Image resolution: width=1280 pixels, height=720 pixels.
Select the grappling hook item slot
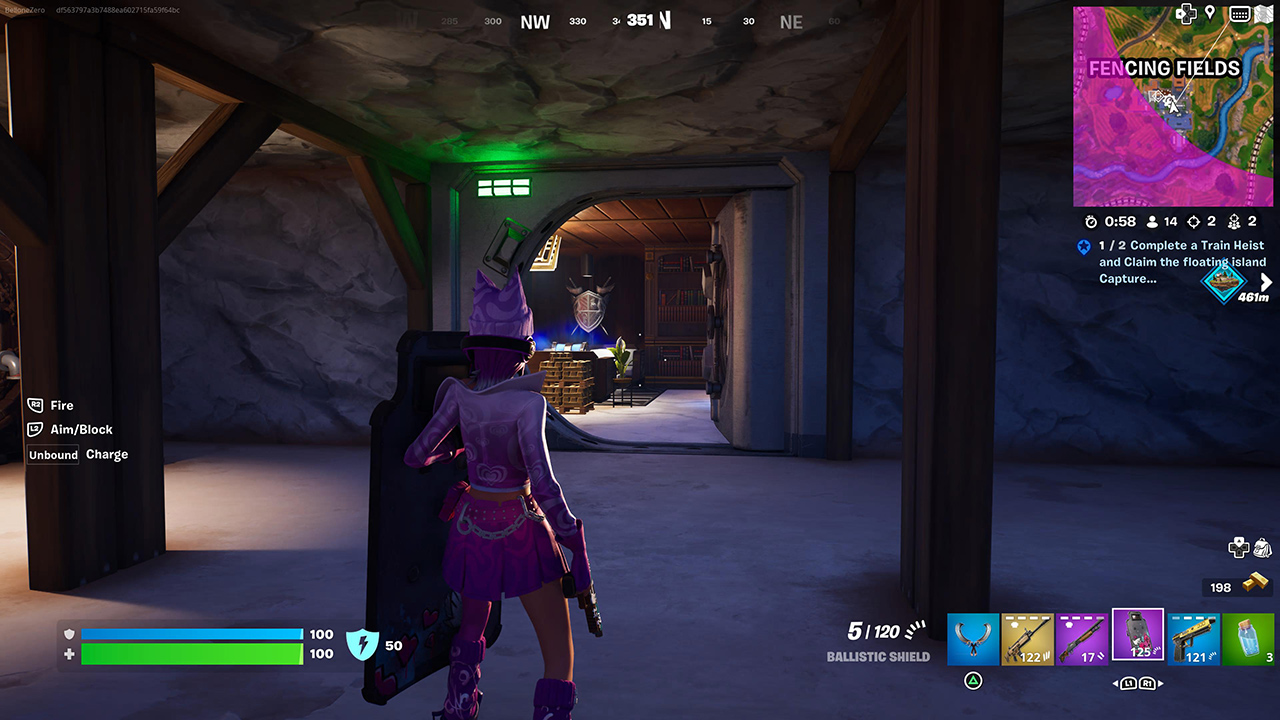coord(973,639)
